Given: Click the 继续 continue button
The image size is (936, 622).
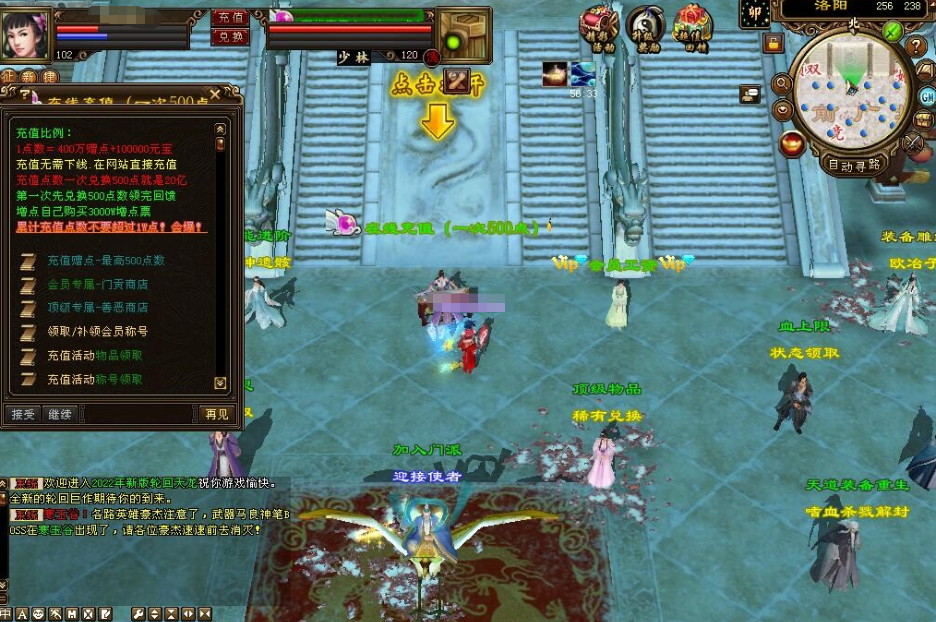Looking at the screenshot, I should click(x=60, y=414).
